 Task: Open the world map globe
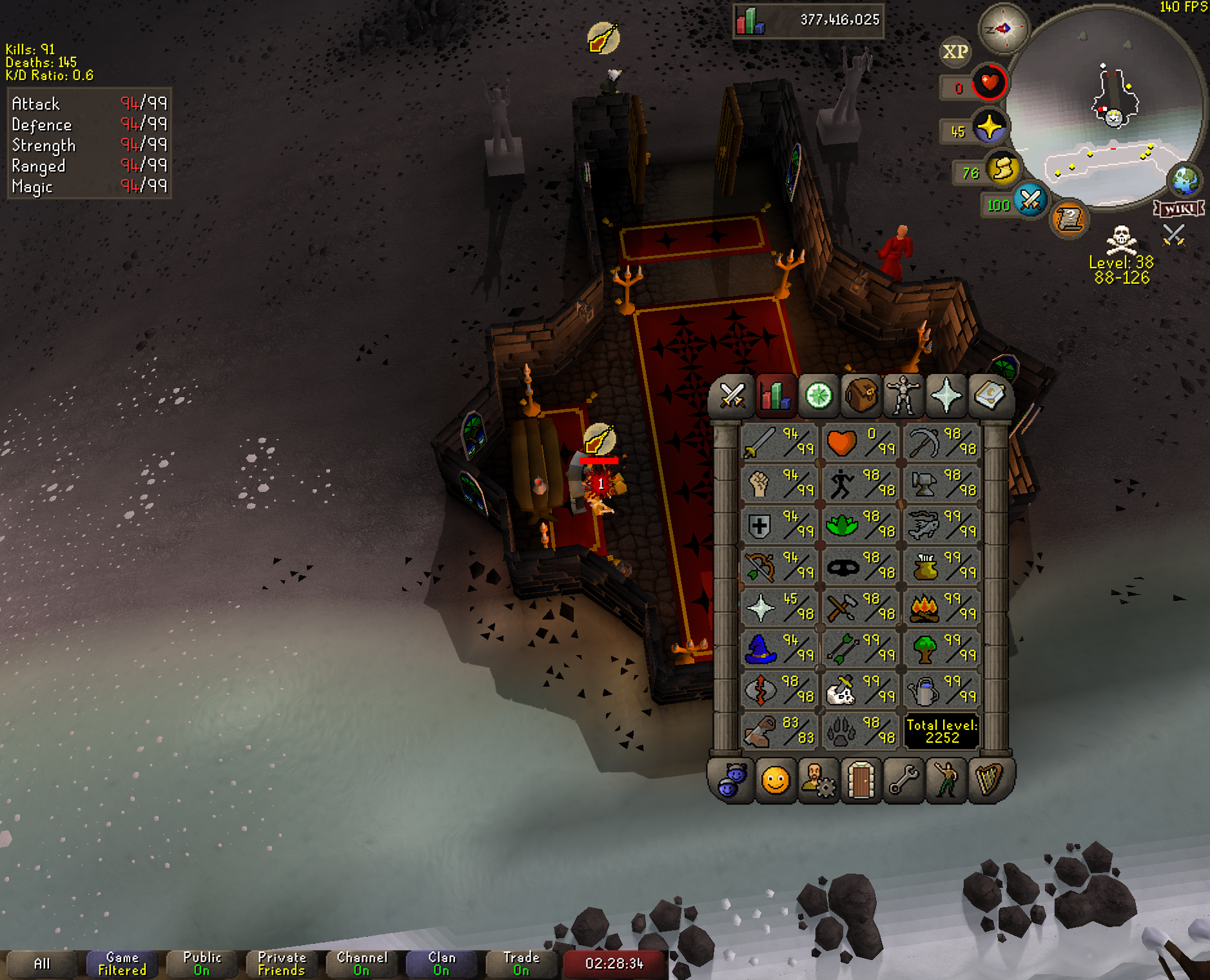1185,180
